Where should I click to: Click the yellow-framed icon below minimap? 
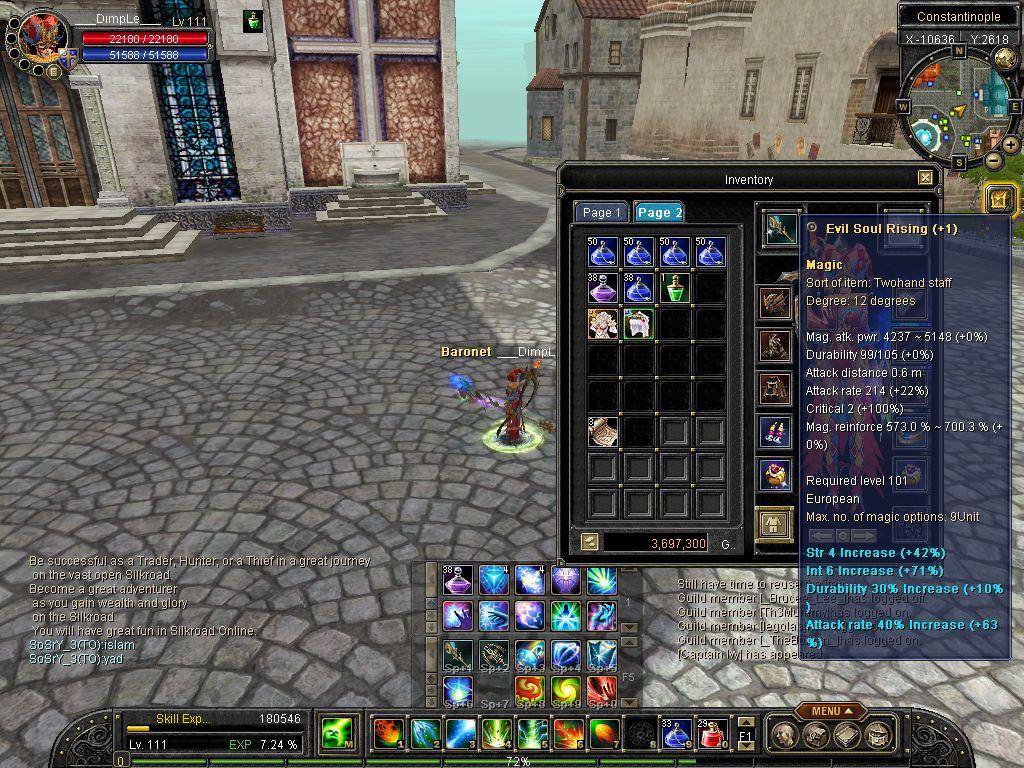click(1001, 199)
